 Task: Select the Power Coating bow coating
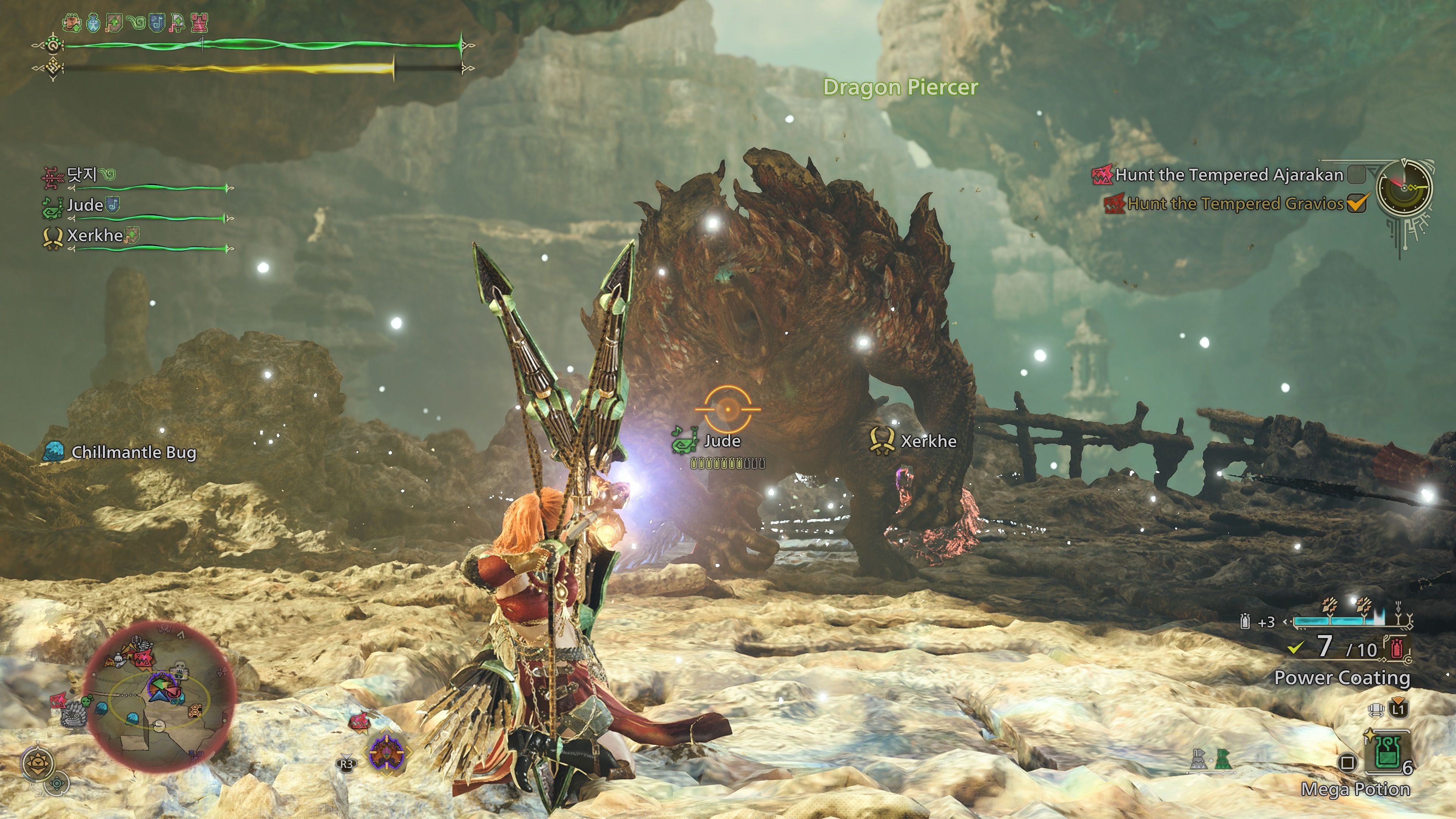tap(1341, 677)
